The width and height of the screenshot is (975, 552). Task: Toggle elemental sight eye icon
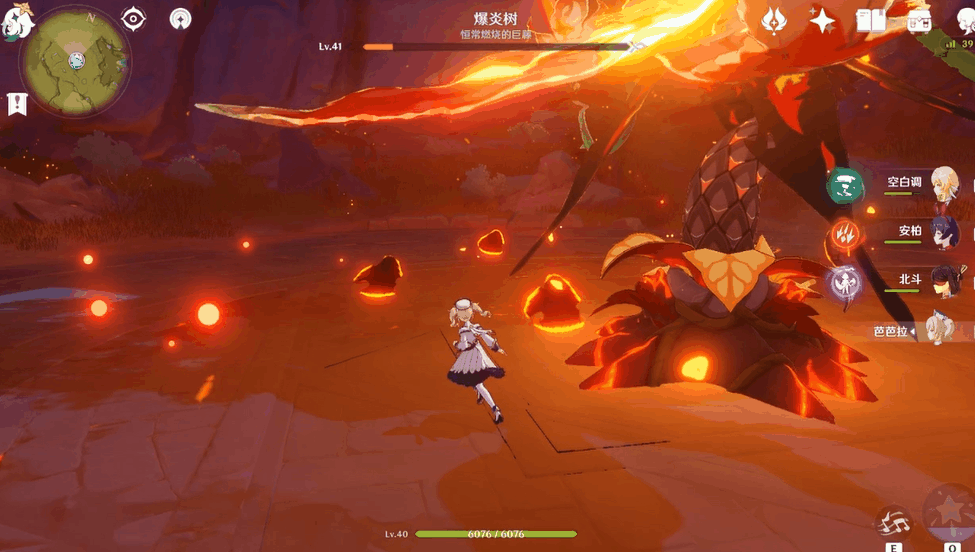click(133, 19)
